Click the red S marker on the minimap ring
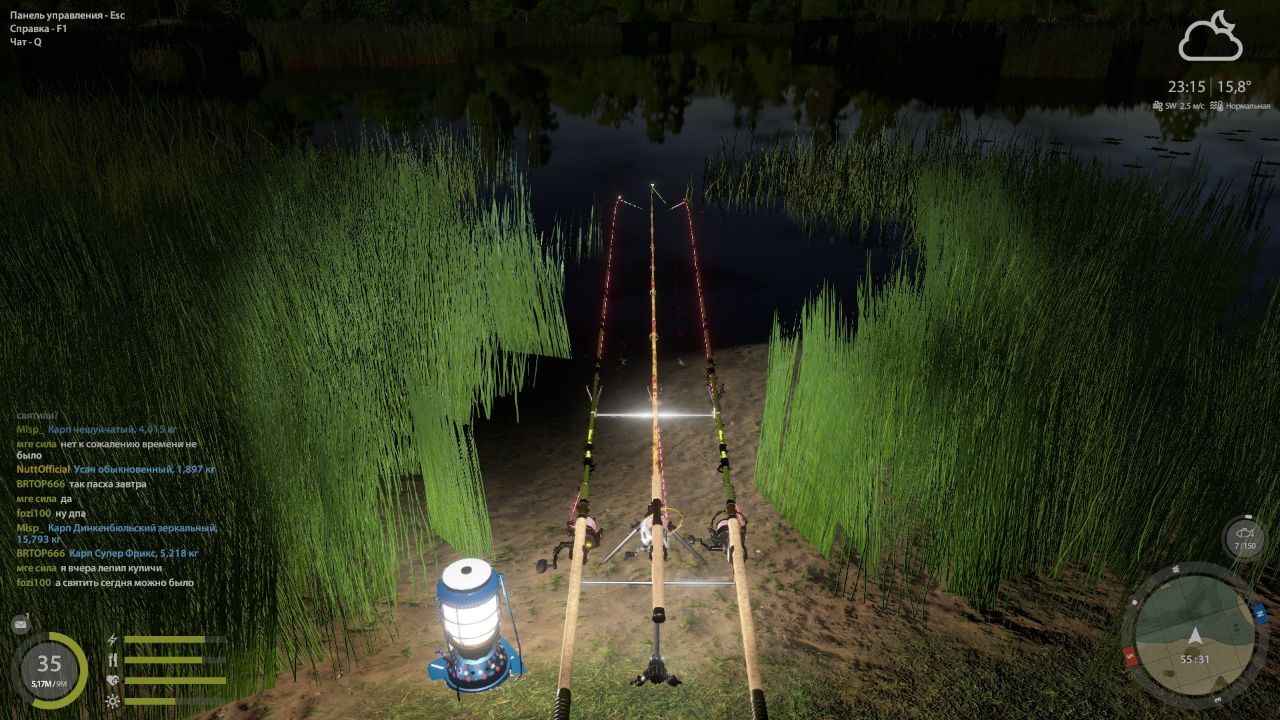Screen dimensions: 1280x720 click(1131, 657)
